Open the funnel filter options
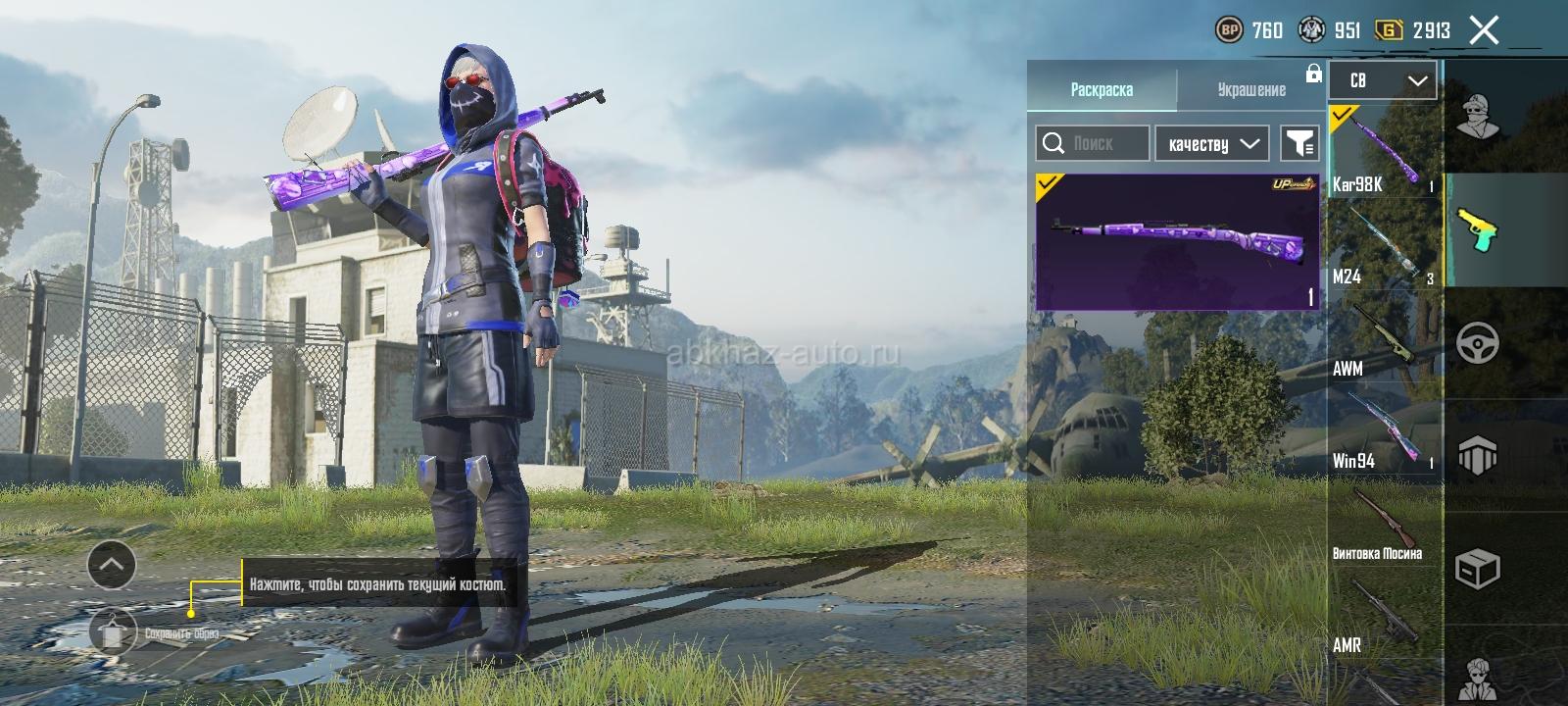 point(1299,143)
